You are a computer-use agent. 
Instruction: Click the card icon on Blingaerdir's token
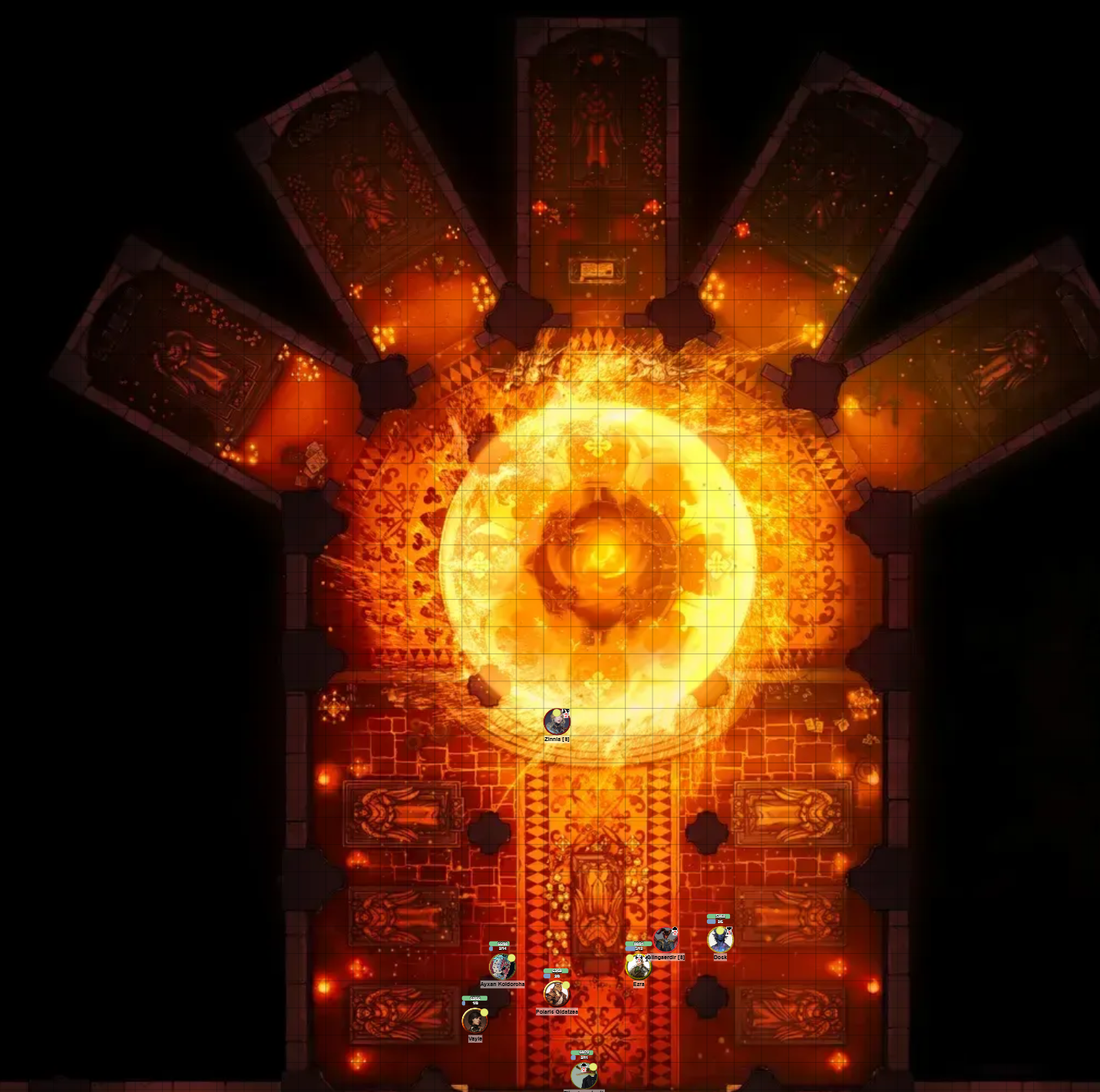(673, 931)
